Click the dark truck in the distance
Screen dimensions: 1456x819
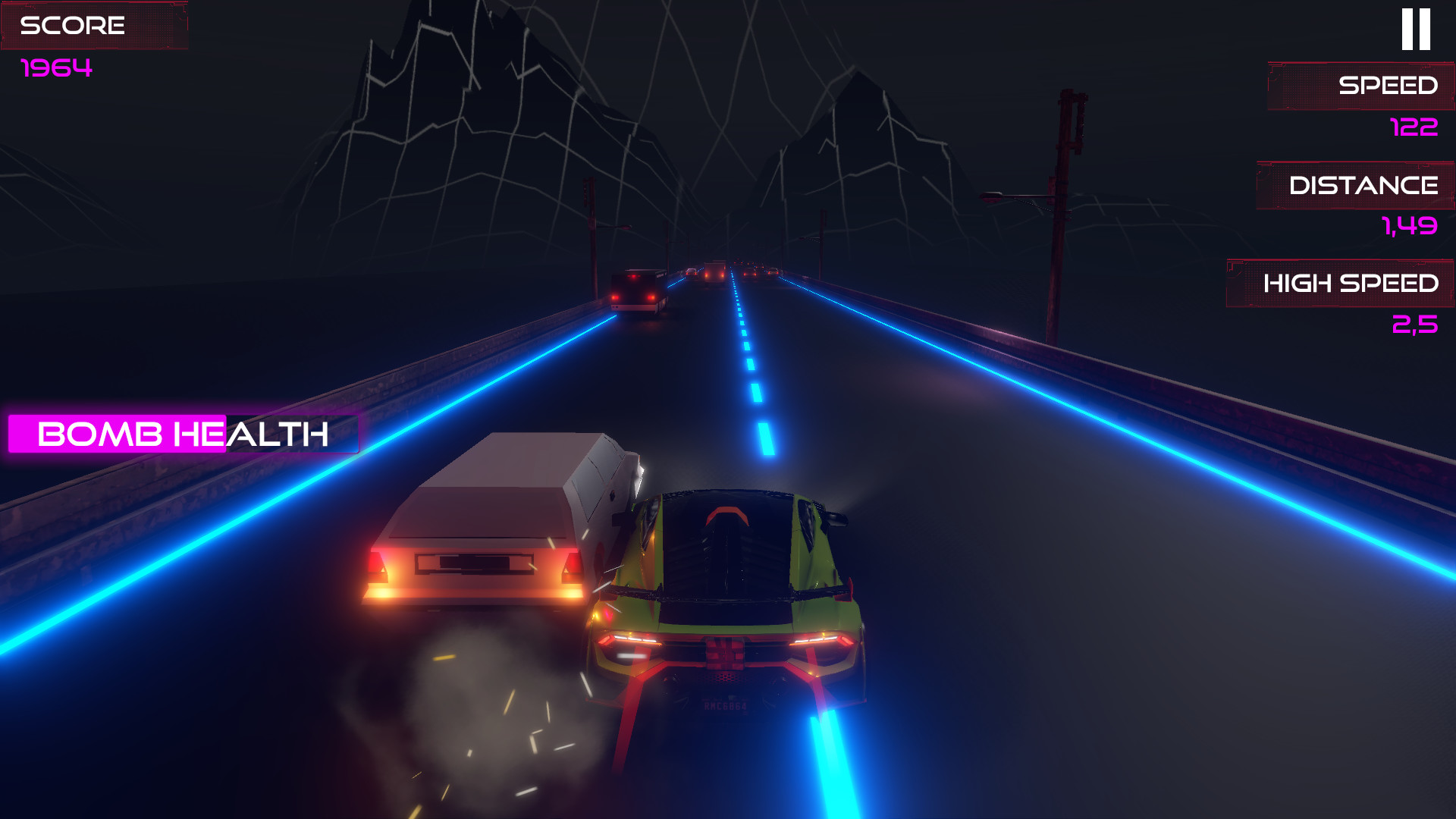637,292
